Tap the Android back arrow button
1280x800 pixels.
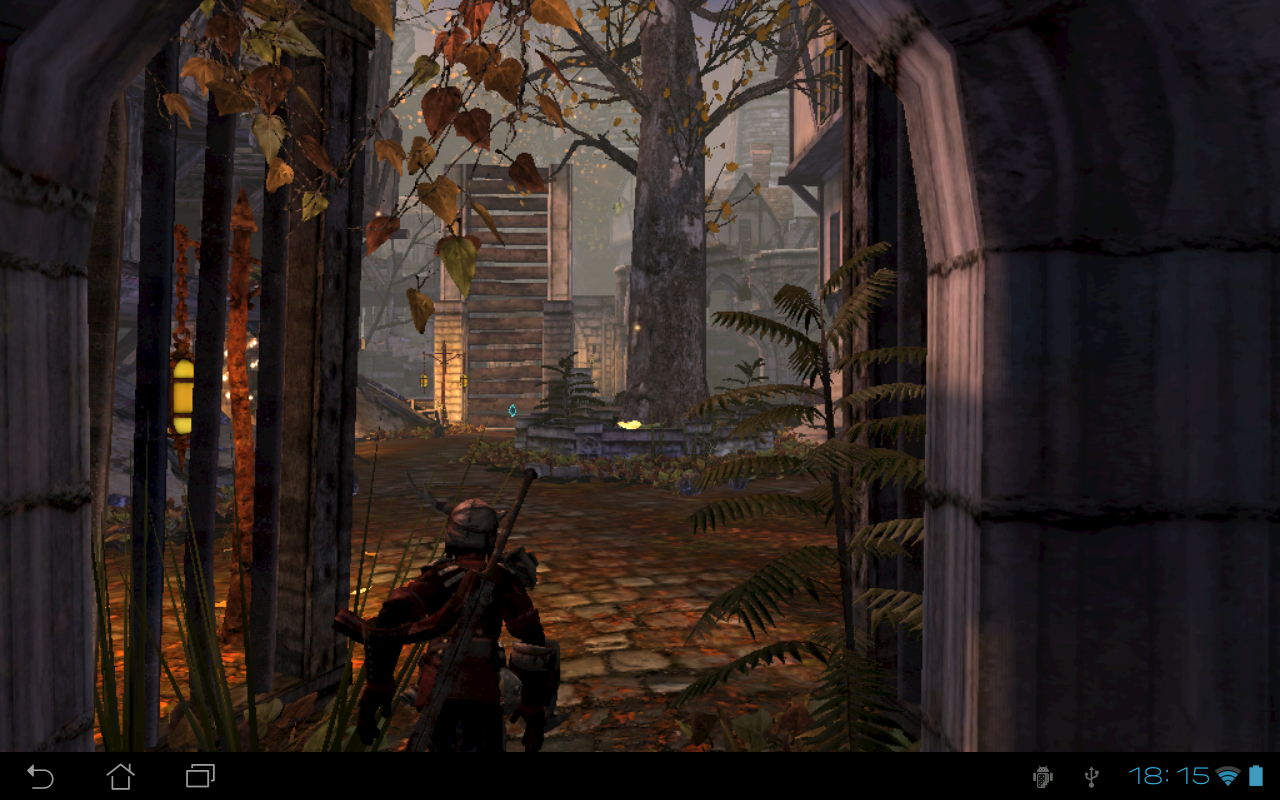pyautogui.click(x=40, y=776)
